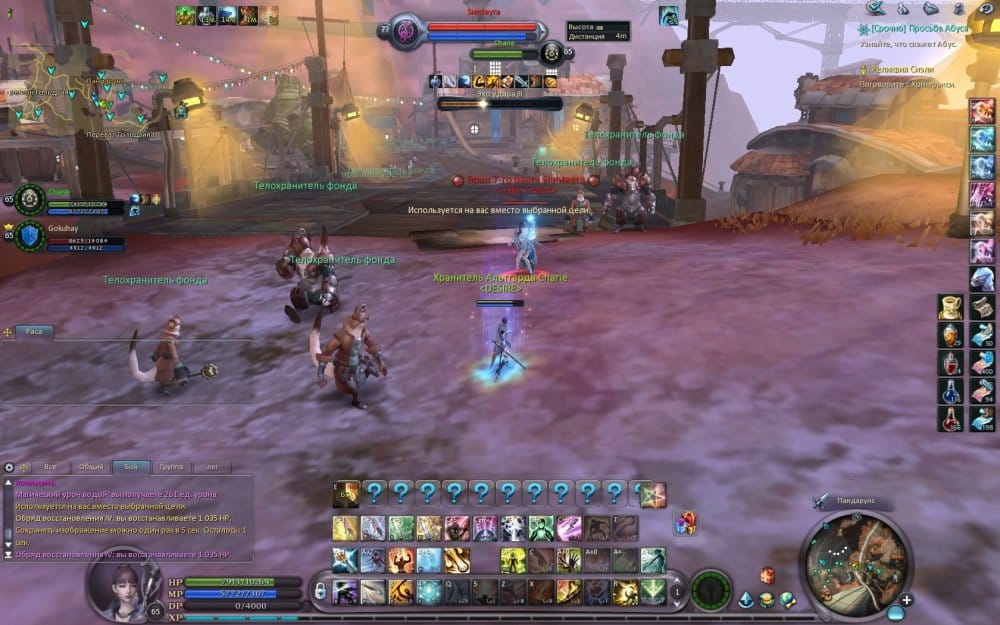1000x625 pixels.
Task: Switch to the "Все" chat tab
Action: [x=51, y=467]
